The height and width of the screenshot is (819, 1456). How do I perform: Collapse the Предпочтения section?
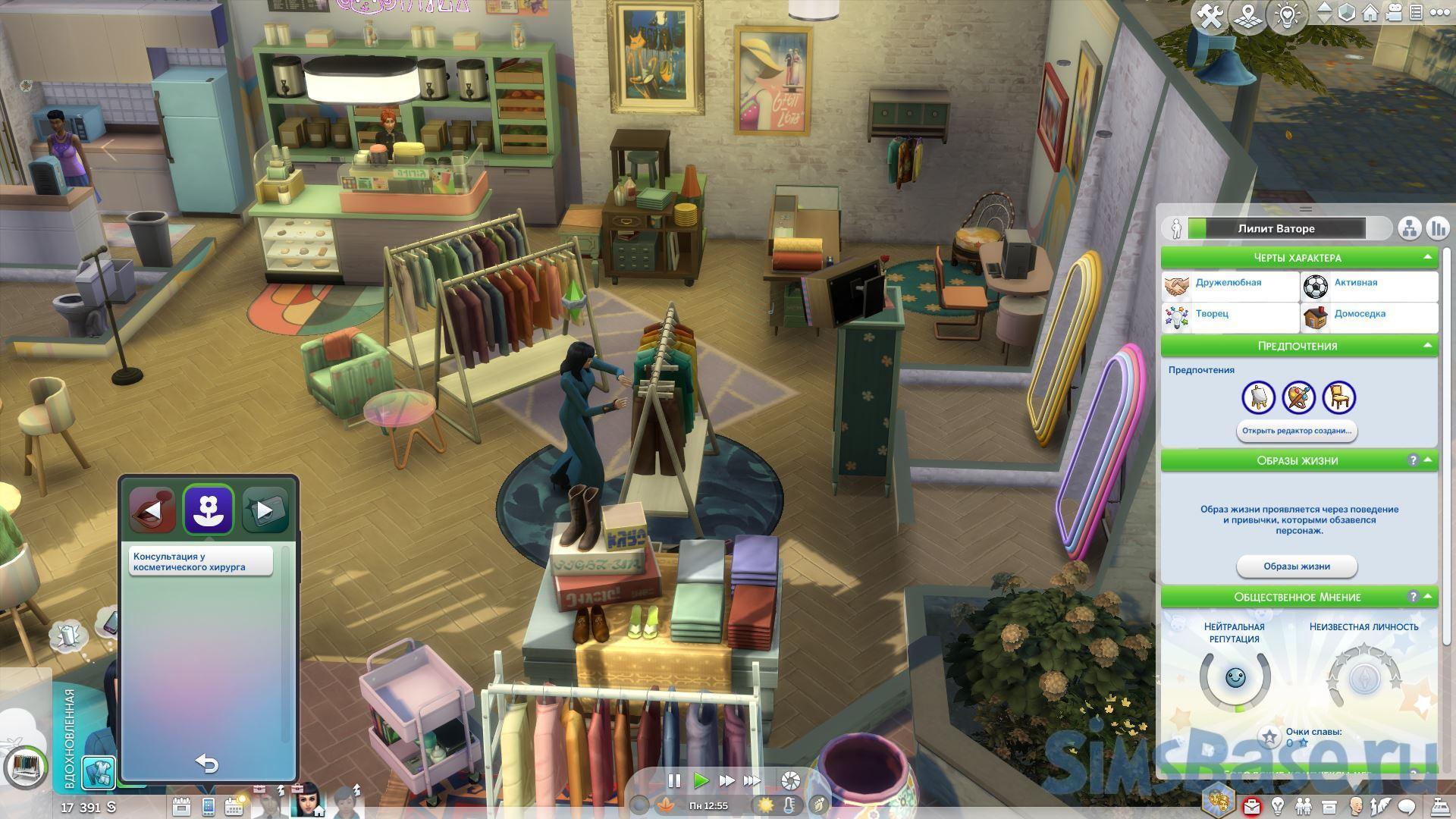point(1427,346)
